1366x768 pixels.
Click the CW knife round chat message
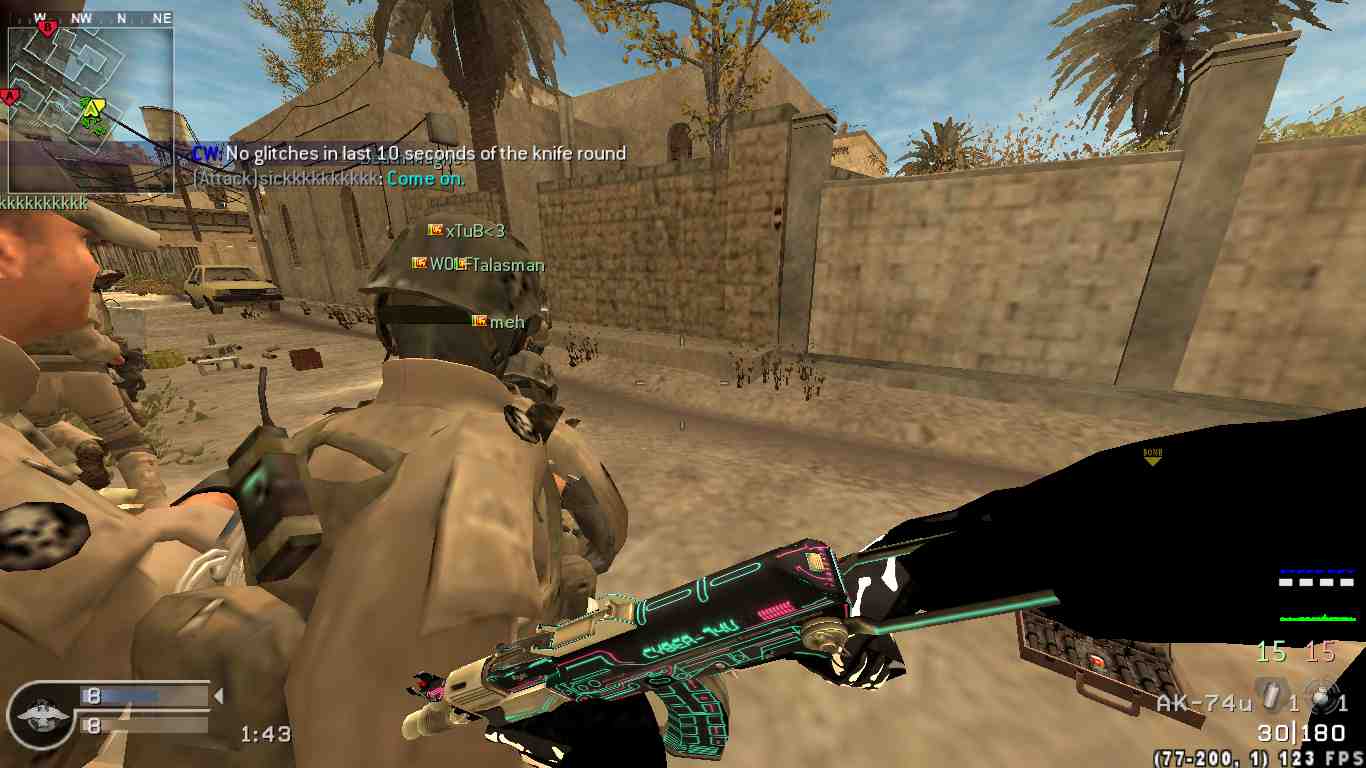[x=410, y=153]
